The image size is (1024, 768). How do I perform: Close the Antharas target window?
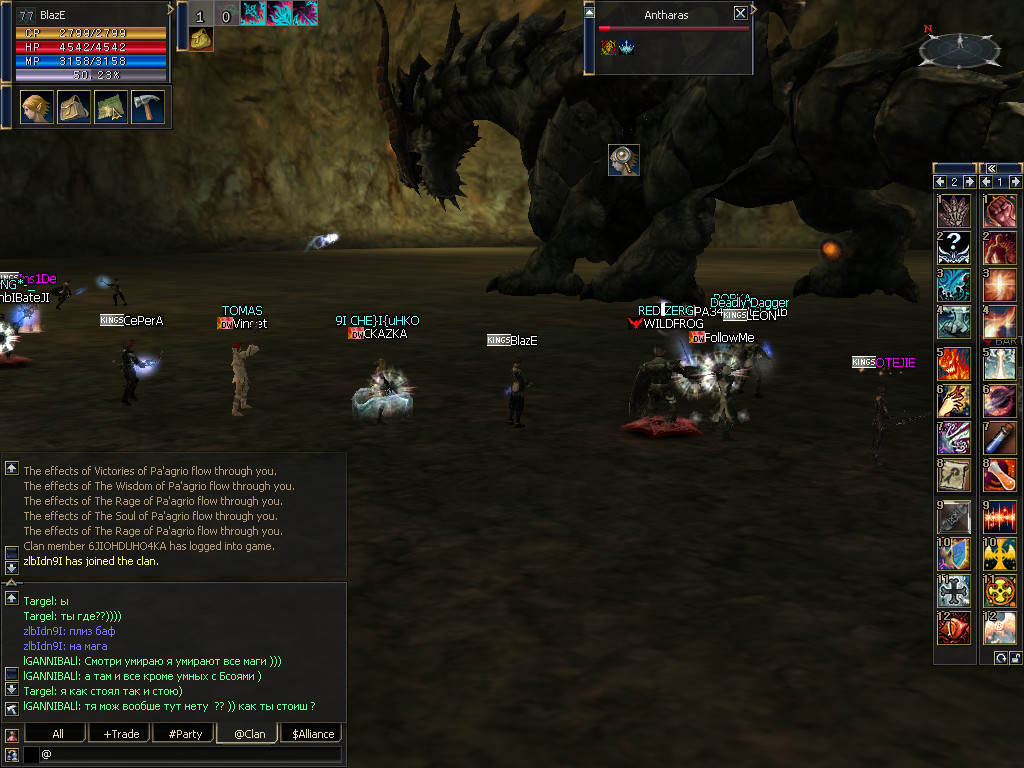(740, 13)
